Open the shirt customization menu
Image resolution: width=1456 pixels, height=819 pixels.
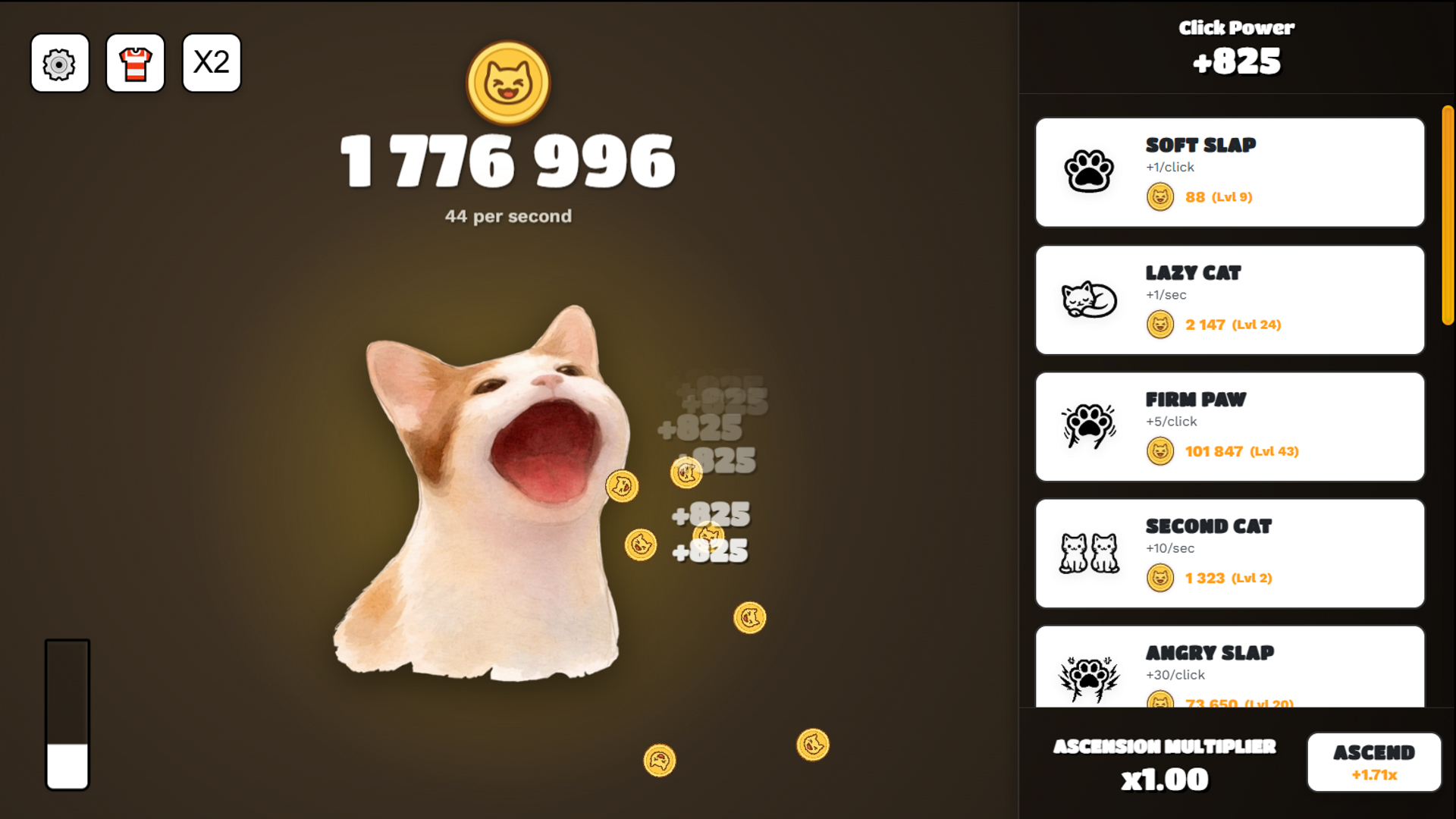pos(135,64)
